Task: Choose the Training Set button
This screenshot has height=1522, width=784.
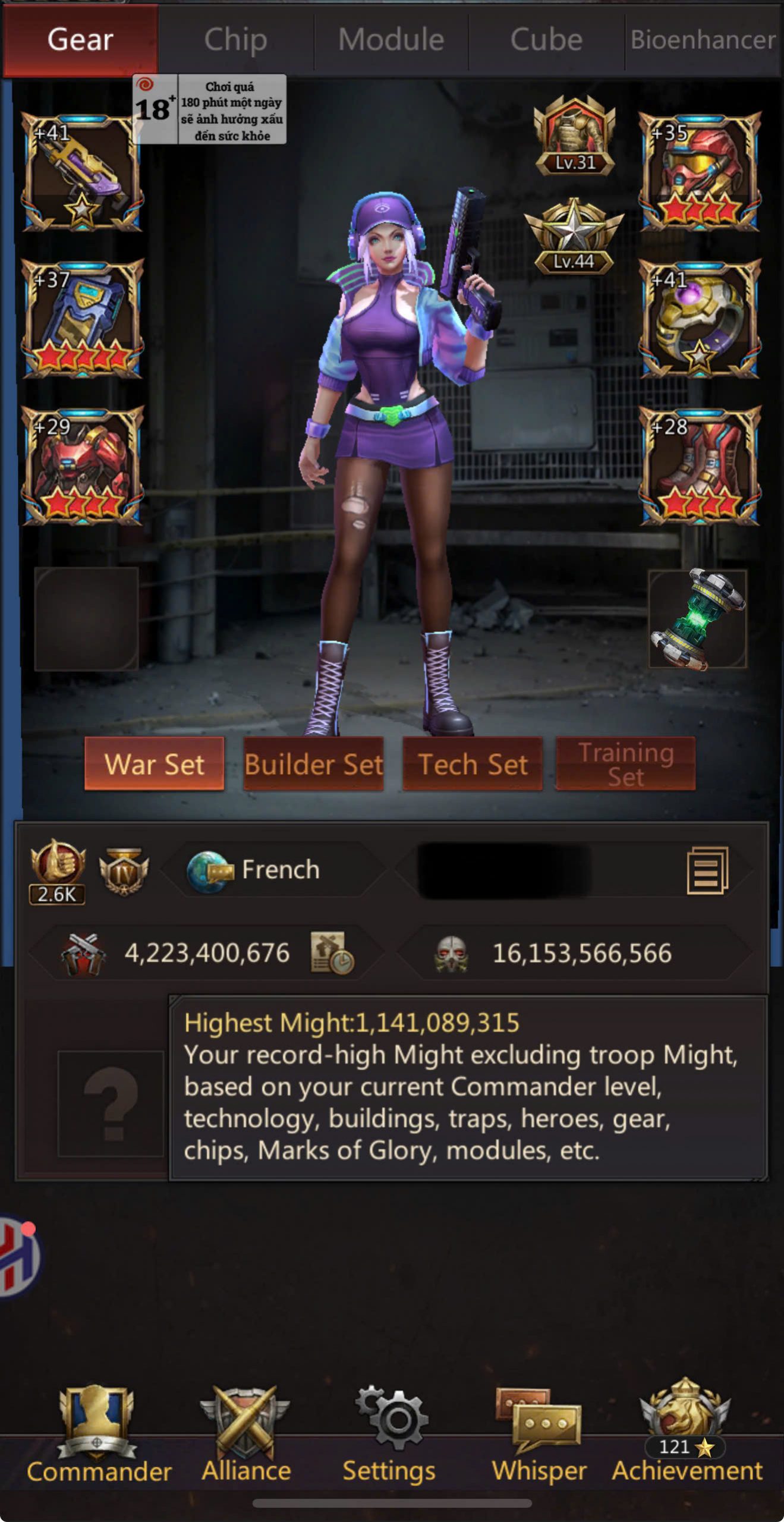Action: (625, 764)
